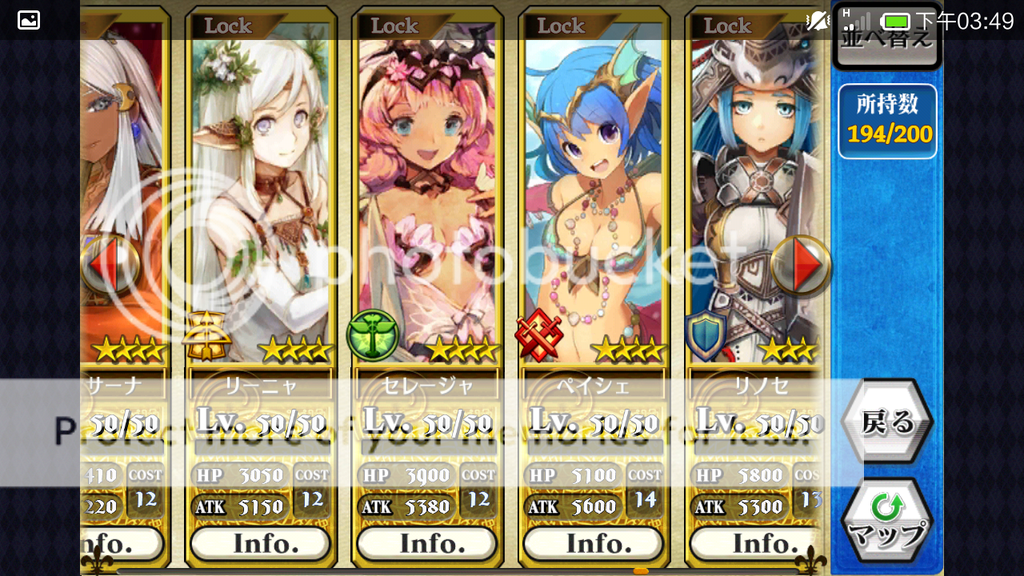Choose the blue-haired mermaid ペイシェ card

592,200
